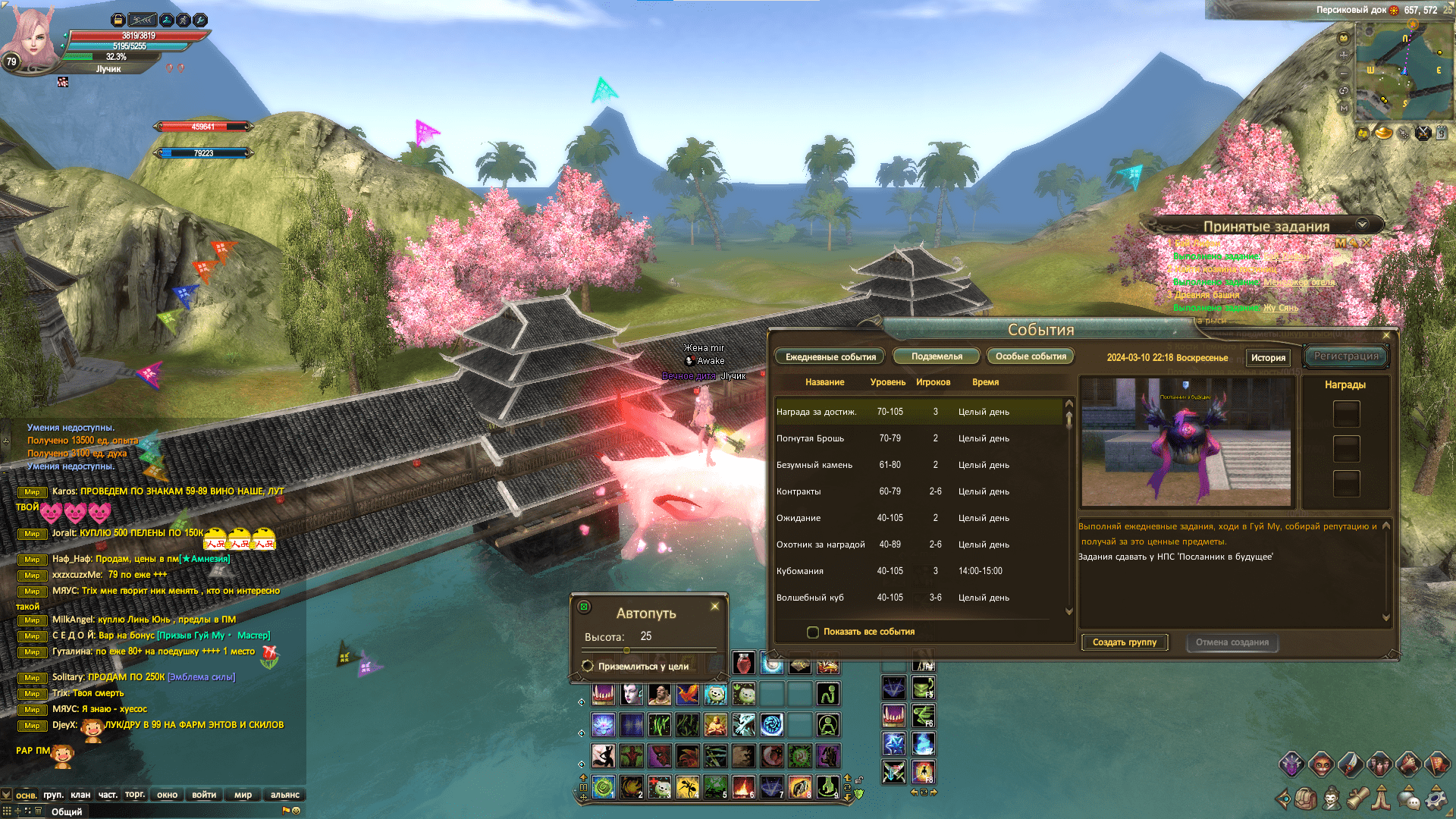Select the Особые события tab
The width and height of the screenshot is (1456, 819).
[x=1031, y=356]
